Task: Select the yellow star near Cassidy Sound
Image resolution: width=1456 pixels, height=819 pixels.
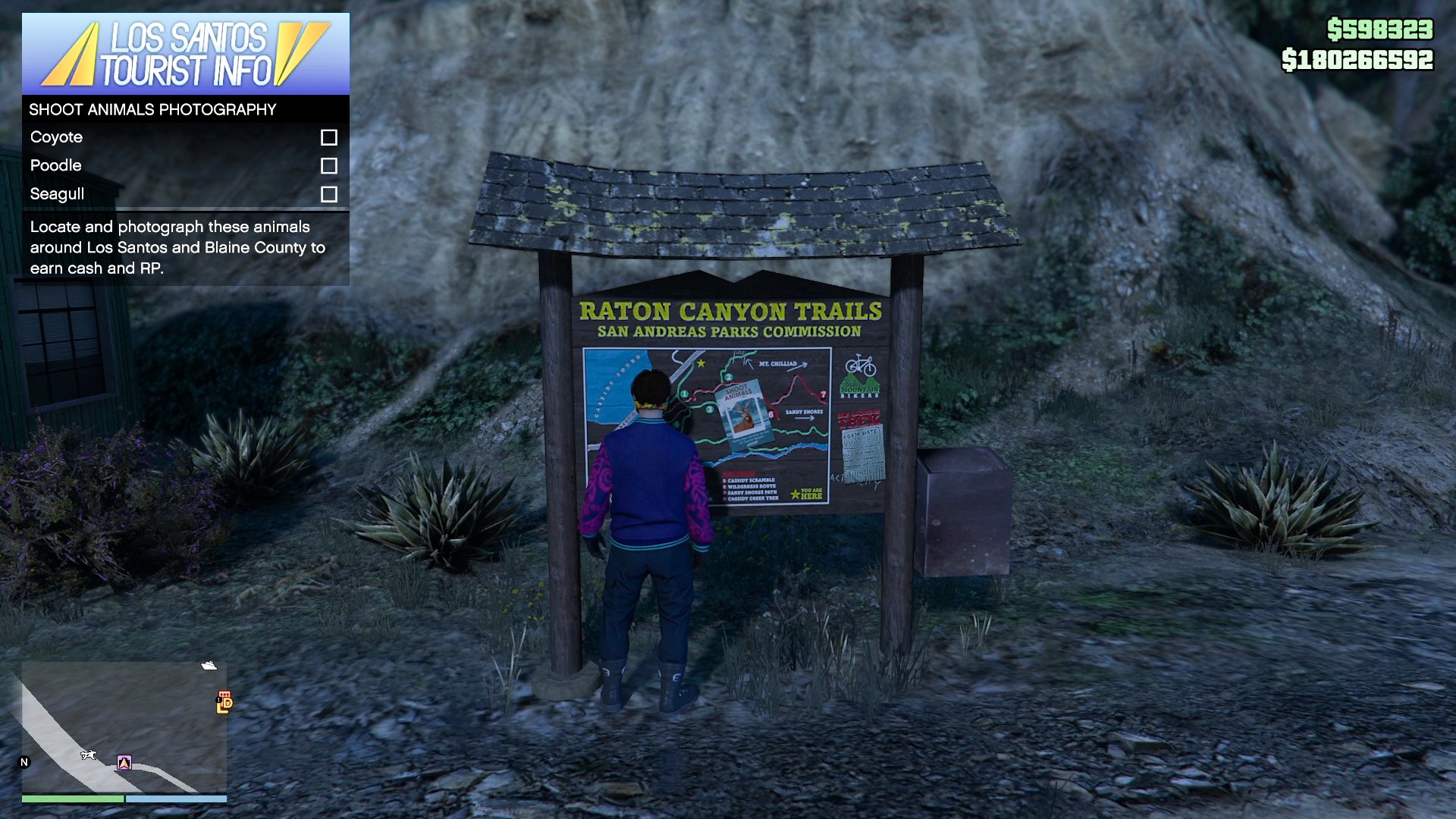Action: [701, 364]
